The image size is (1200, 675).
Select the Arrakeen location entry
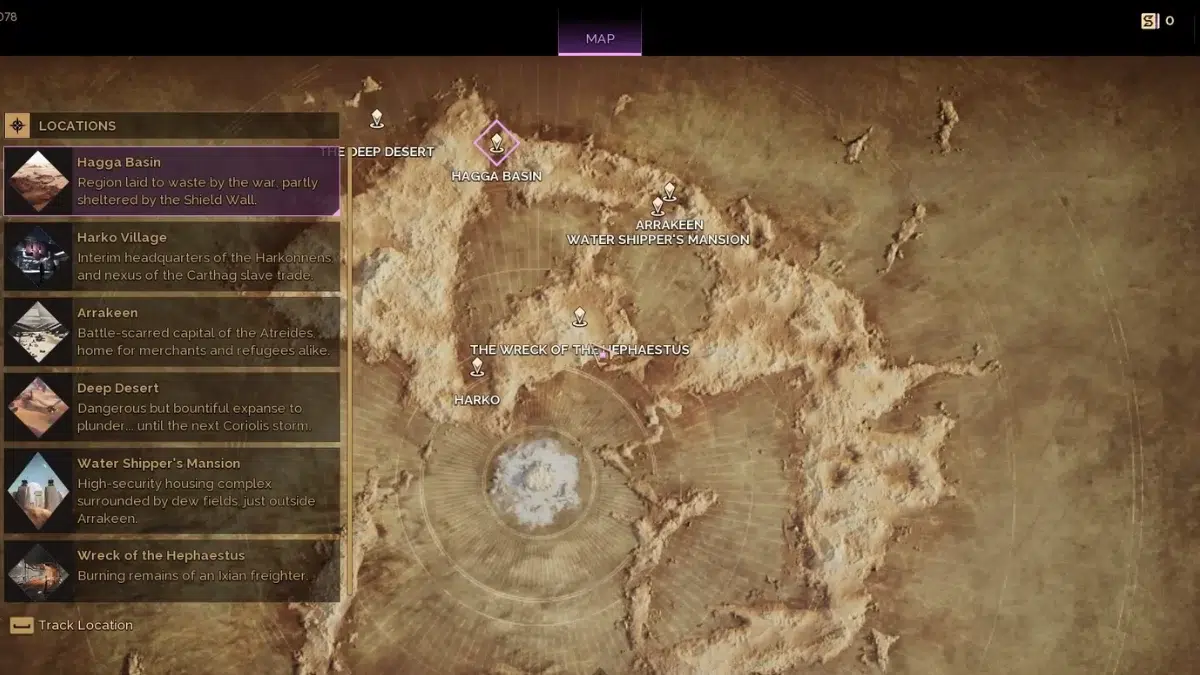point(172,331)
